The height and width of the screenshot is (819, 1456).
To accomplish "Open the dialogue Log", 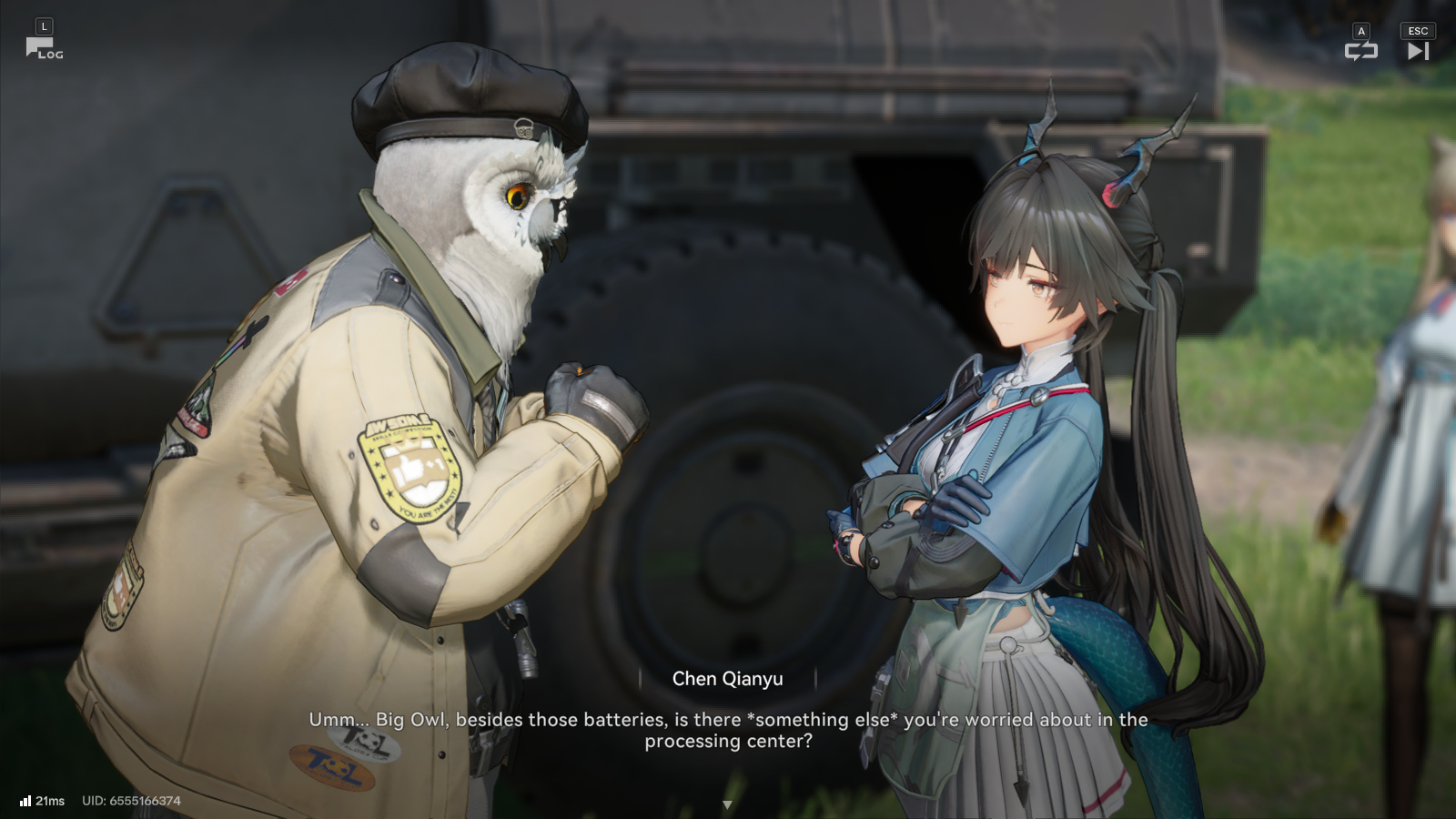I will point(43,47).
